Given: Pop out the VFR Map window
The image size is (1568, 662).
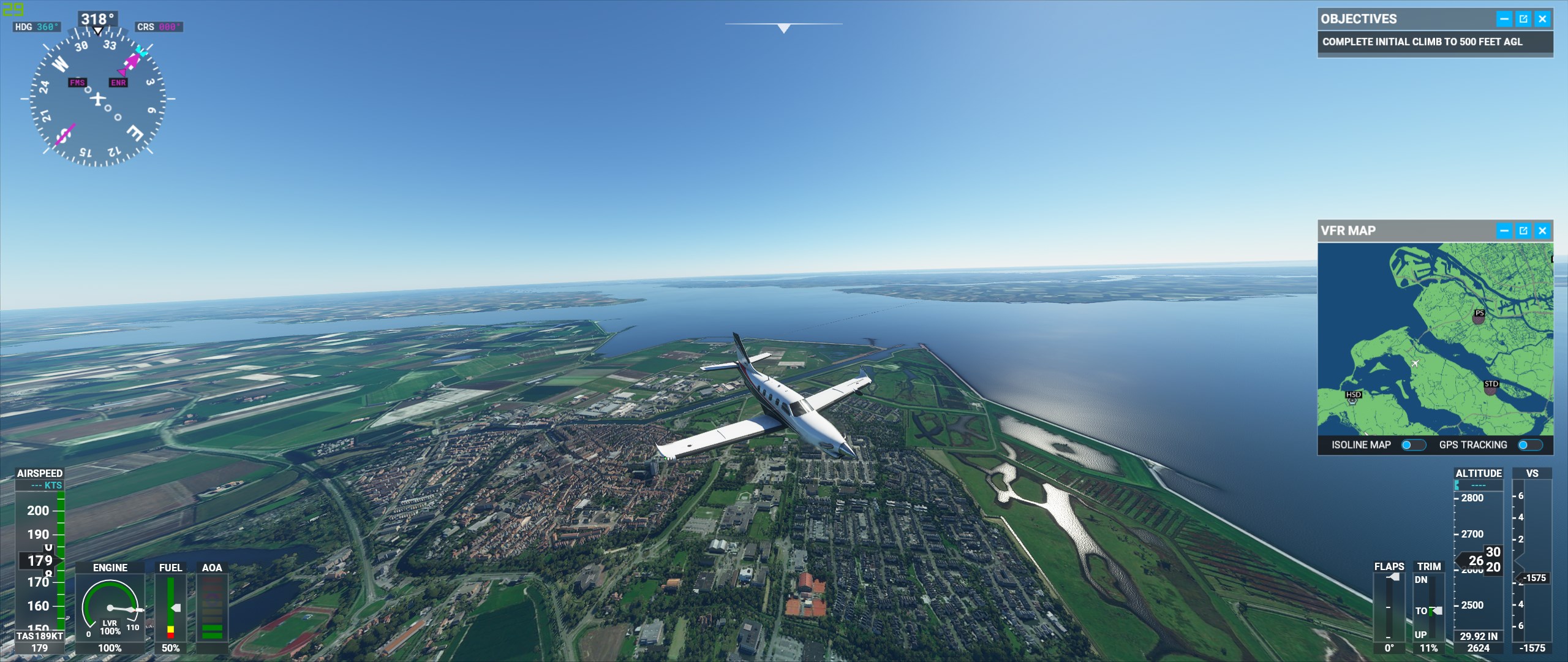Looking at the screenshot, I should [x=1523, y=231].
